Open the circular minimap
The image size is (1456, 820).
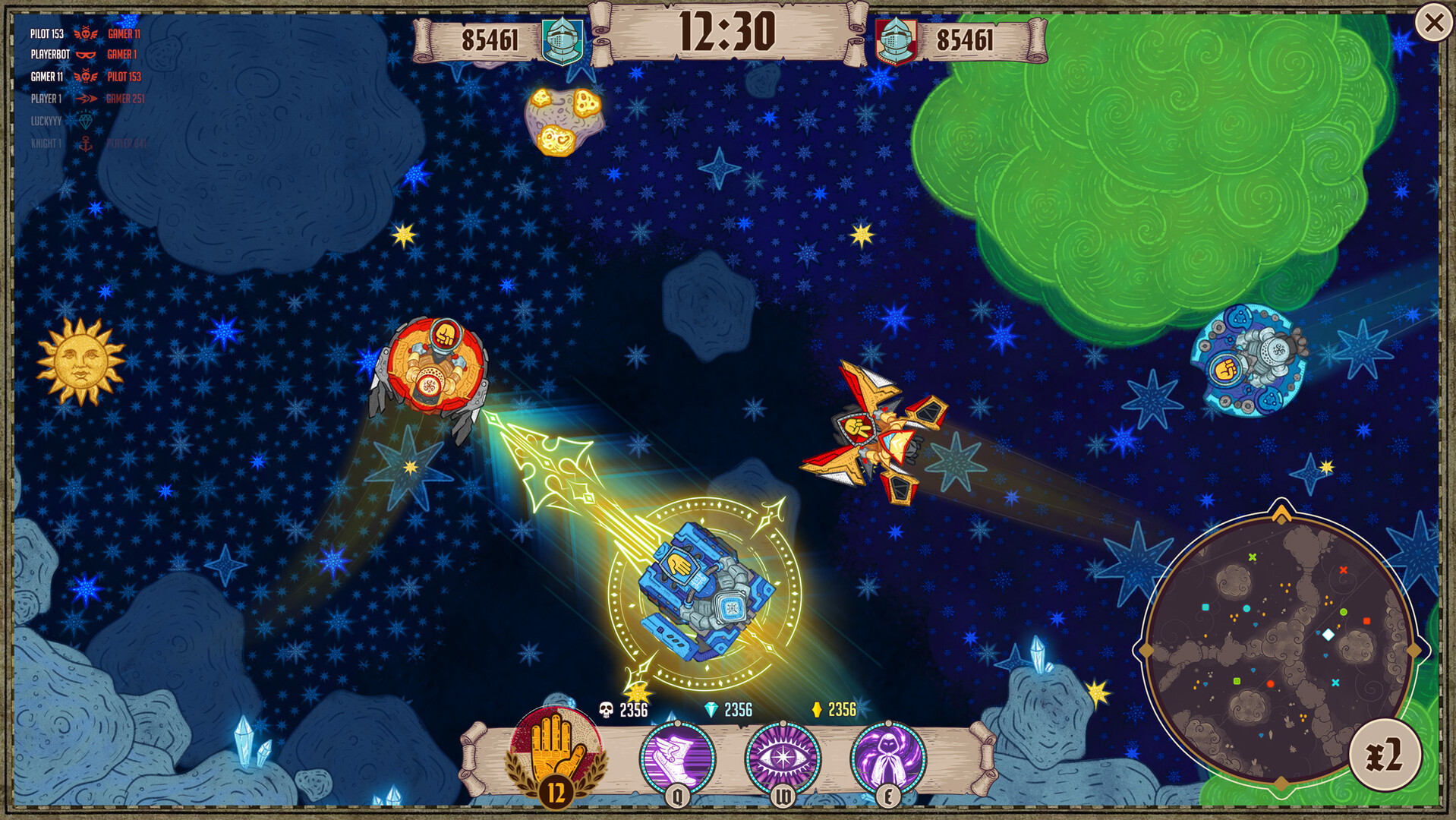pos(1280,651)
